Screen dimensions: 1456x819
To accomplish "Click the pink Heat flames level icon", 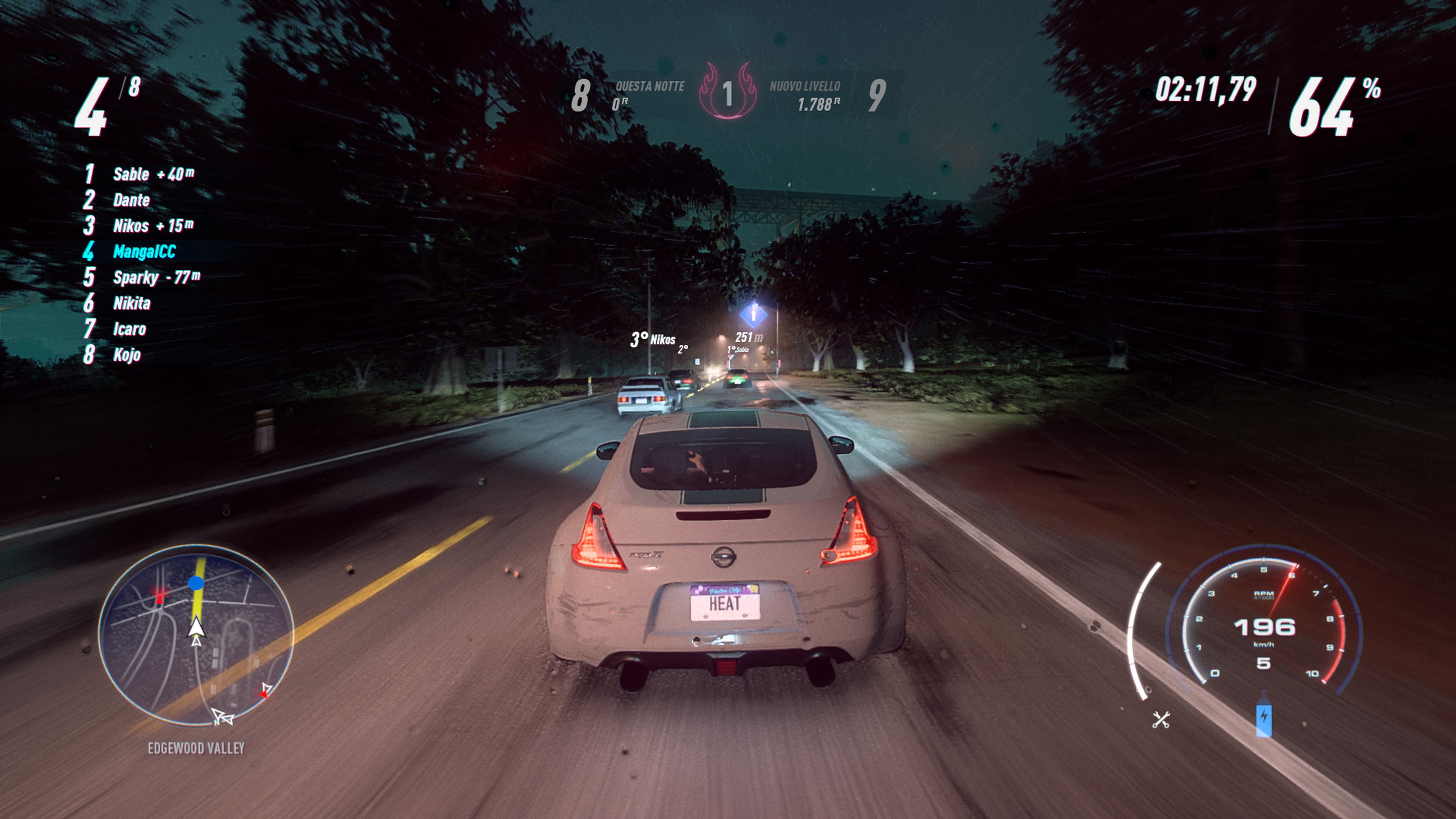I will point(729,97).
